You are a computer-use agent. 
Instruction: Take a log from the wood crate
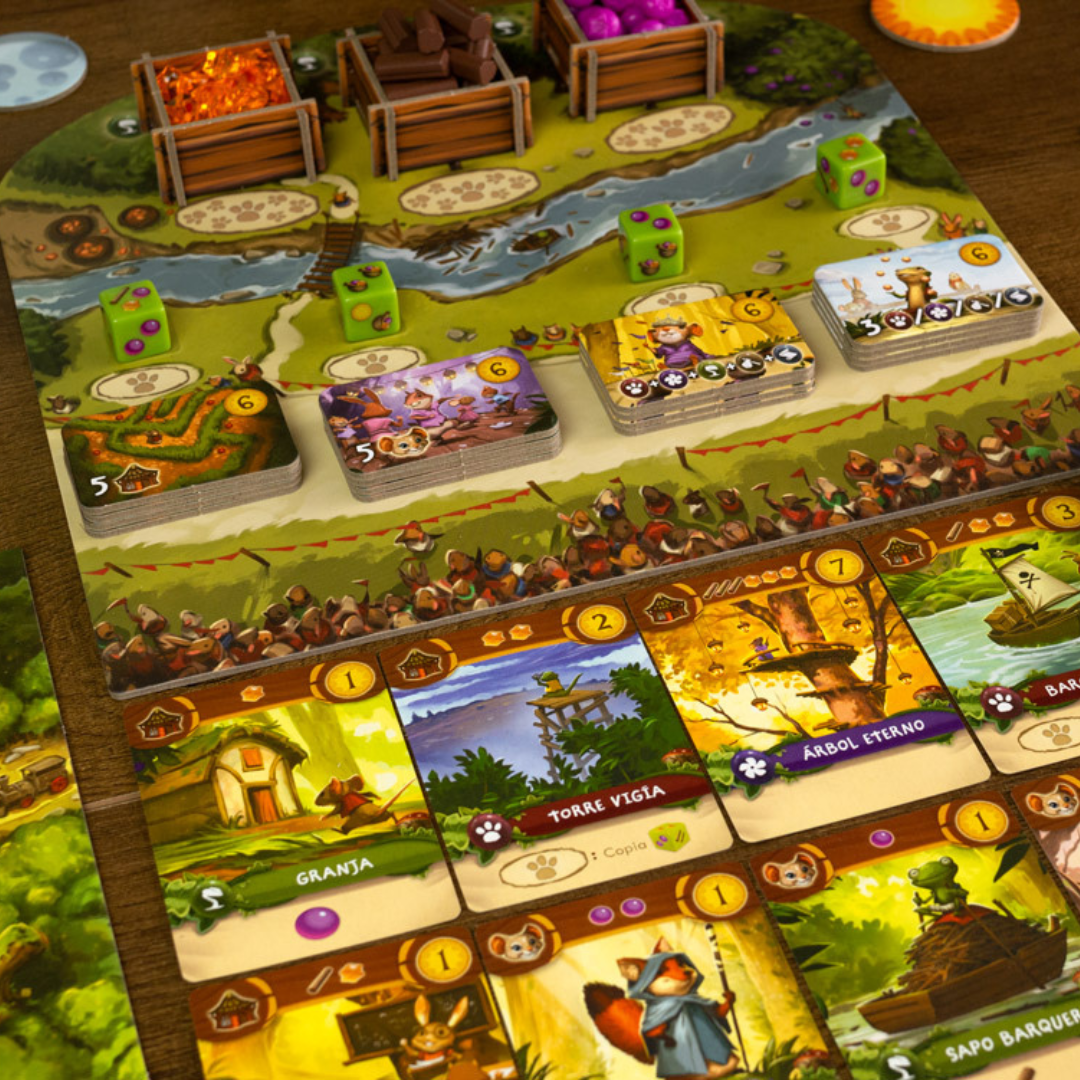point(432,50)
